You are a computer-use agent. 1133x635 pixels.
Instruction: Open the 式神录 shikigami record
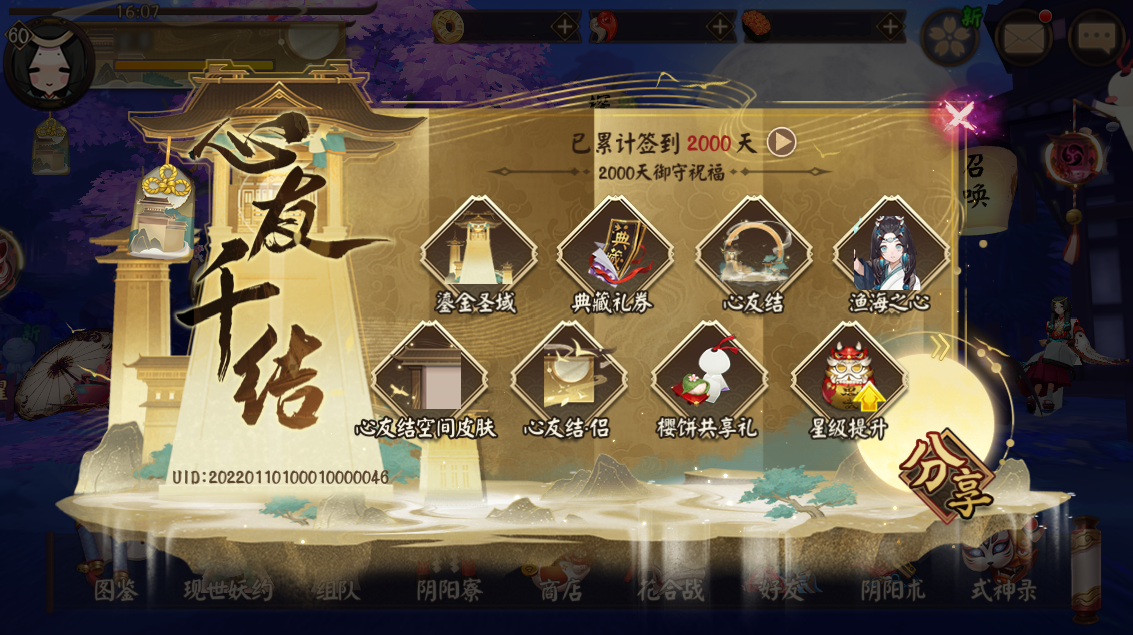[1003, 588]
